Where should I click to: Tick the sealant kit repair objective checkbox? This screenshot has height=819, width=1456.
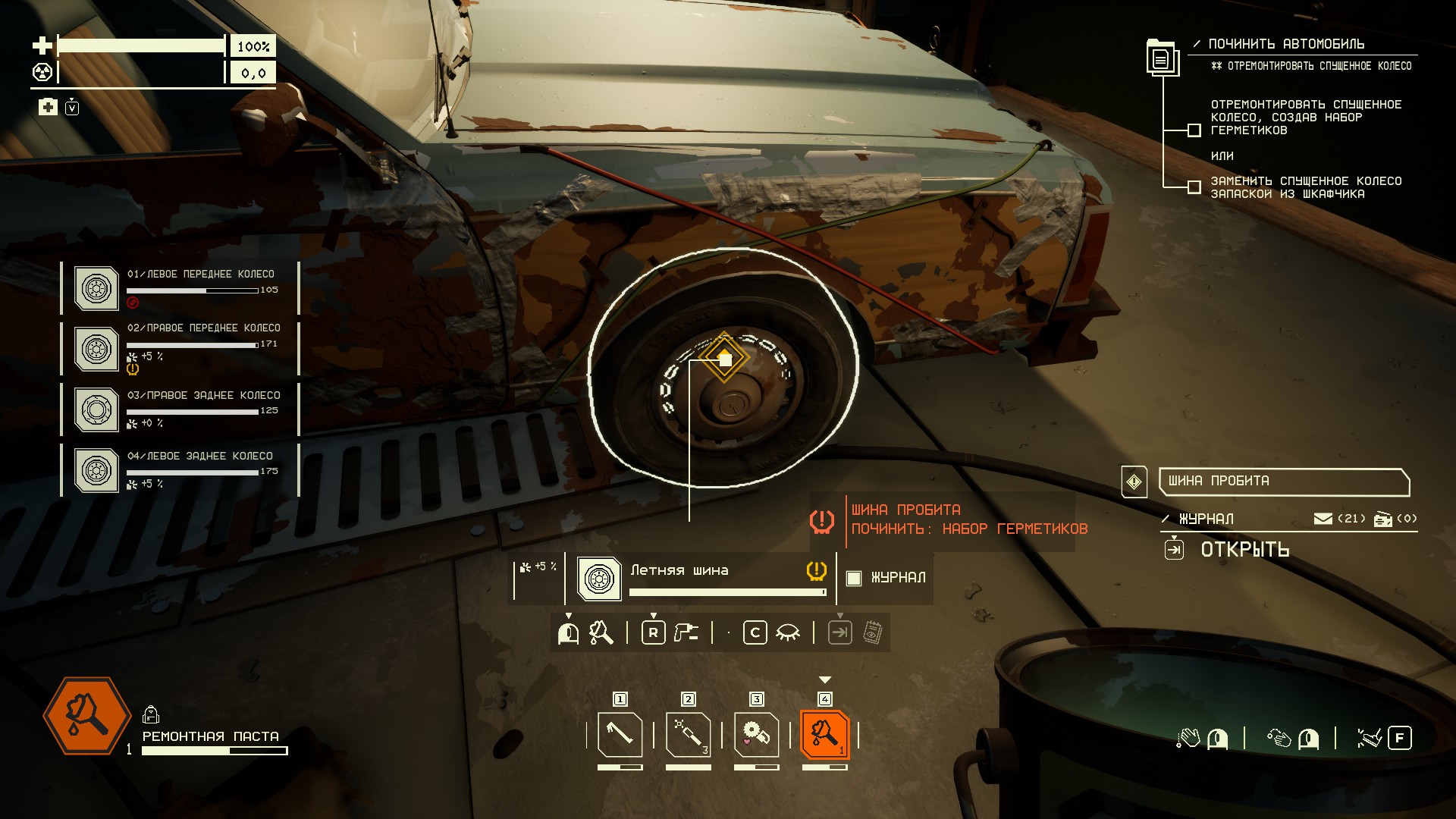[1194, 130]
